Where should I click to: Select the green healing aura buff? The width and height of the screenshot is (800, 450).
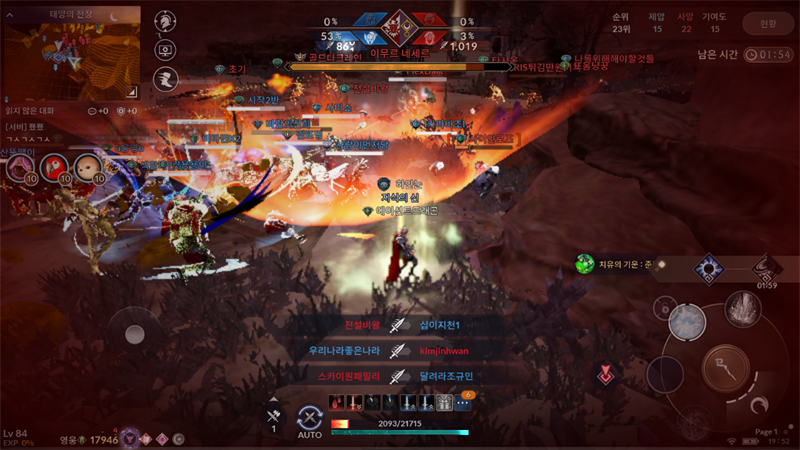point(585,264)
